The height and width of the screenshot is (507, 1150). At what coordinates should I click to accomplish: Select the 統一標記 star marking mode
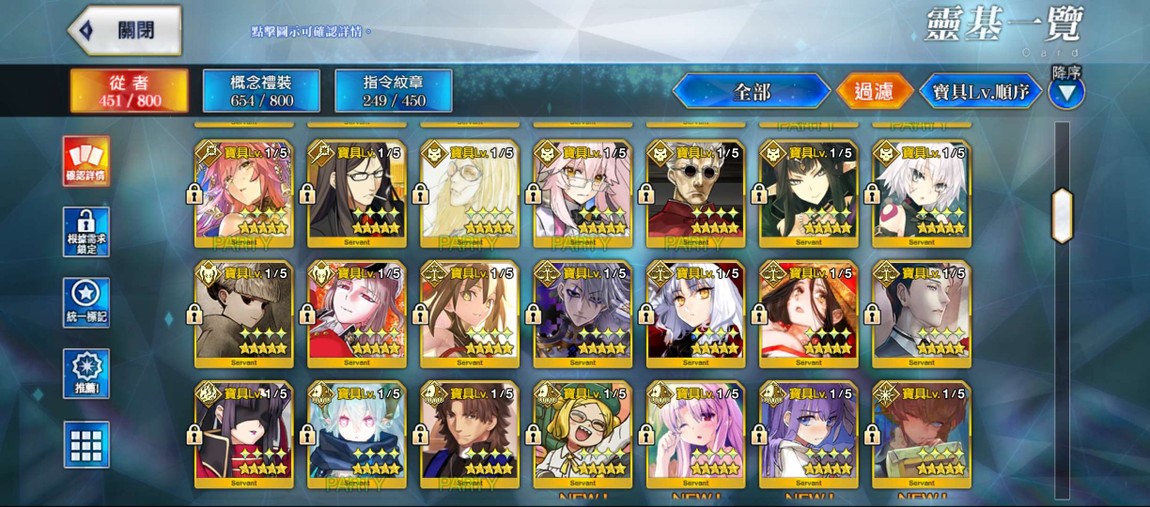86,303
